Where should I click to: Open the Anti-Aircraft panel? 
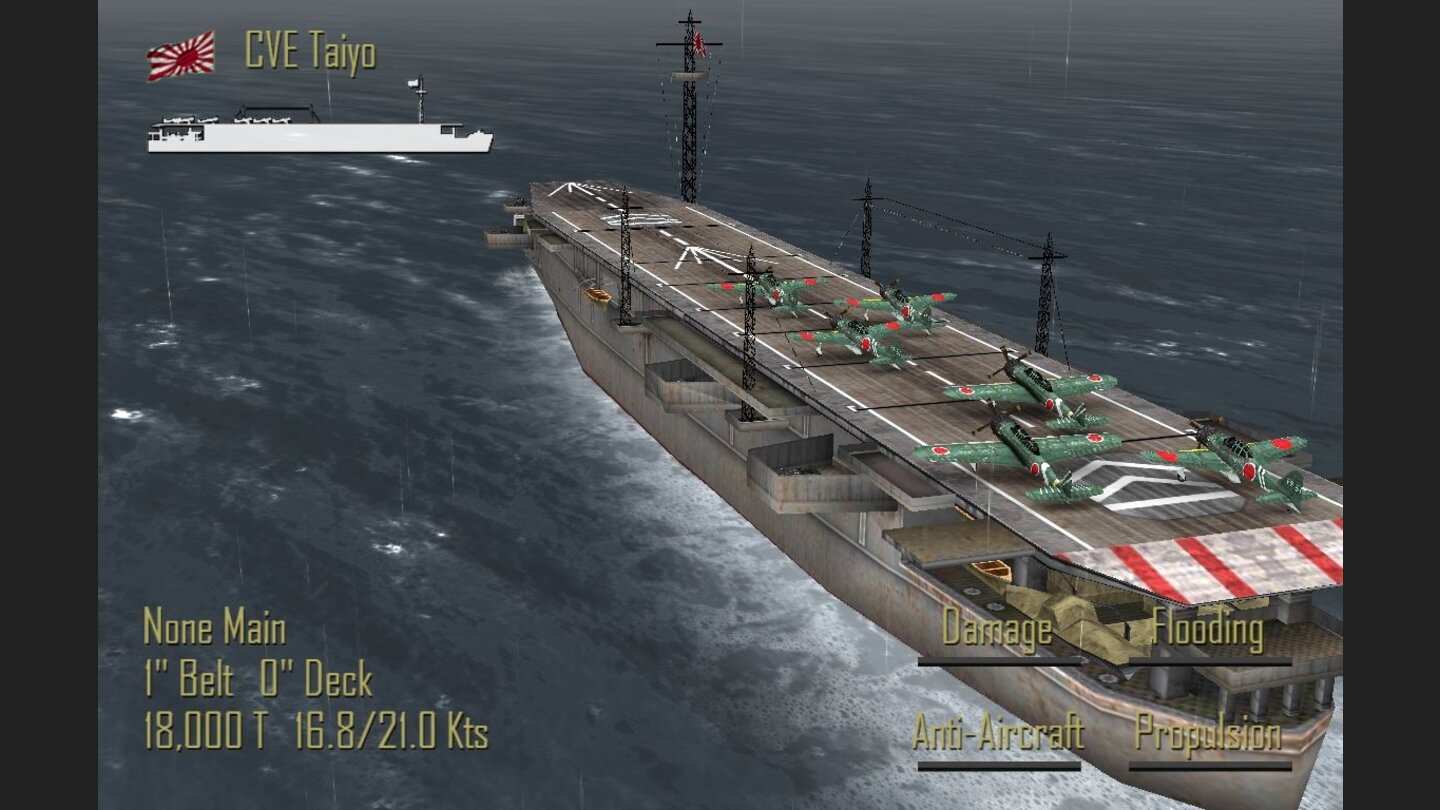coord(997,733)
